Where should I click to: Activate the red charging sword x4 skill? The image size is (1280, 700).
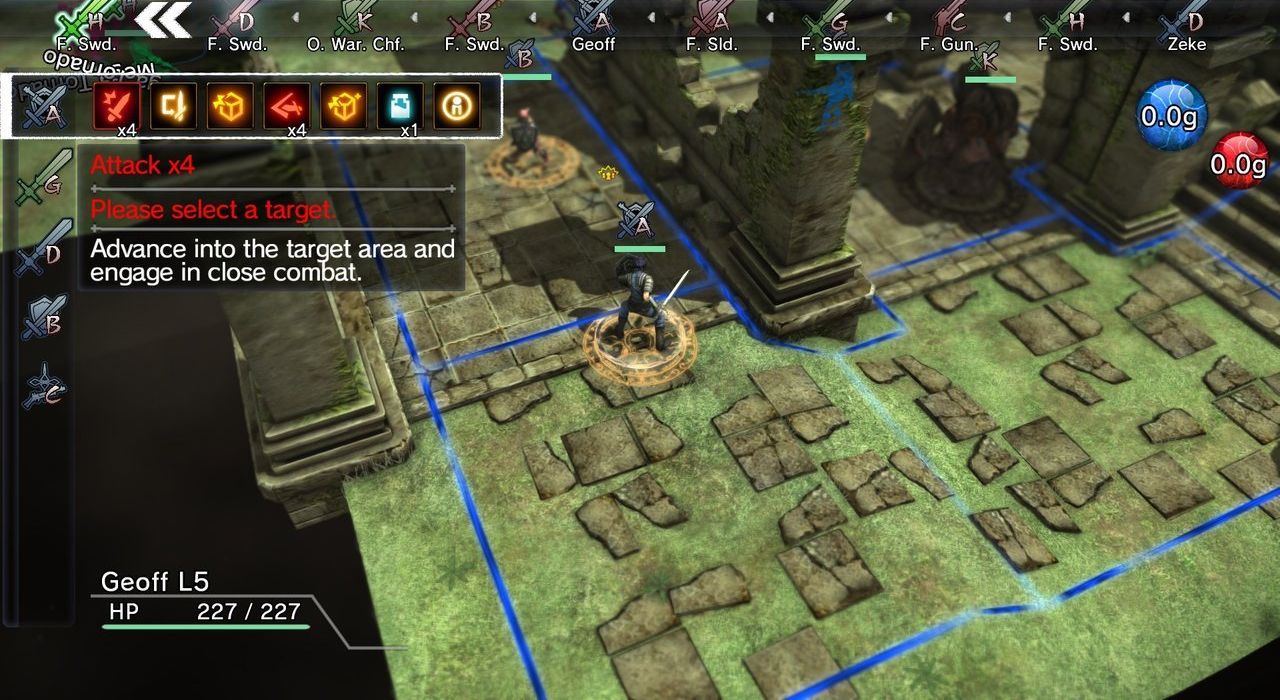[286, 105]
